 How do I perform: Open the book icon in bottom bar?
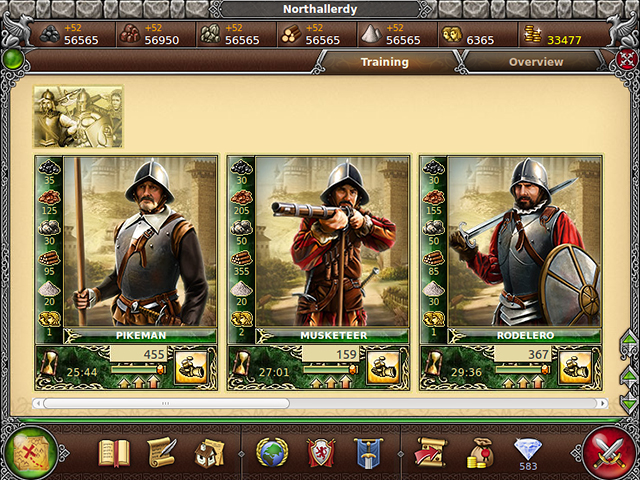point(113,453)
